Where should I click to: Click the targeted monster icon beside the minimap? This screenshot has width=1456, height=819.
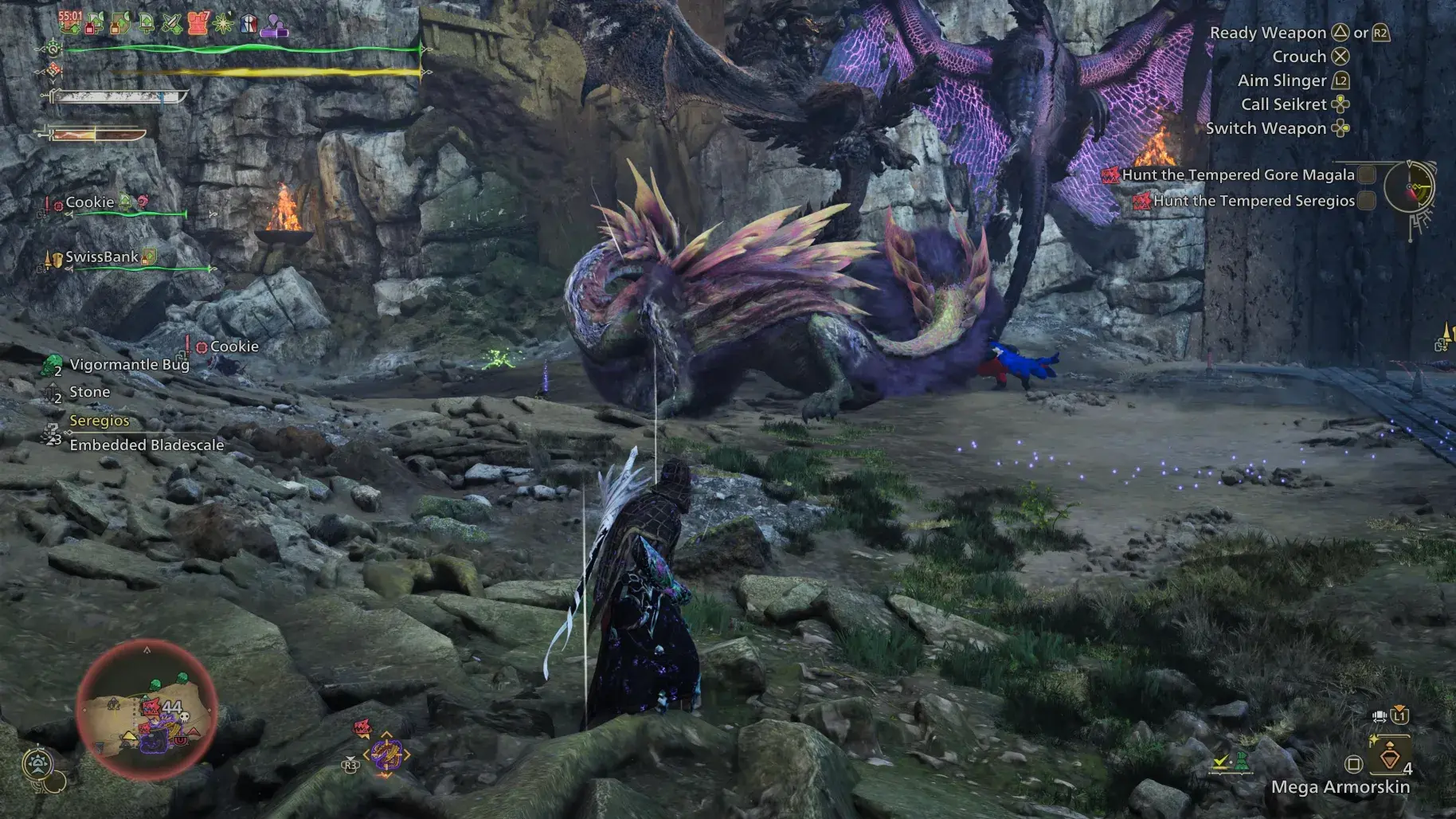coord(386,754)
